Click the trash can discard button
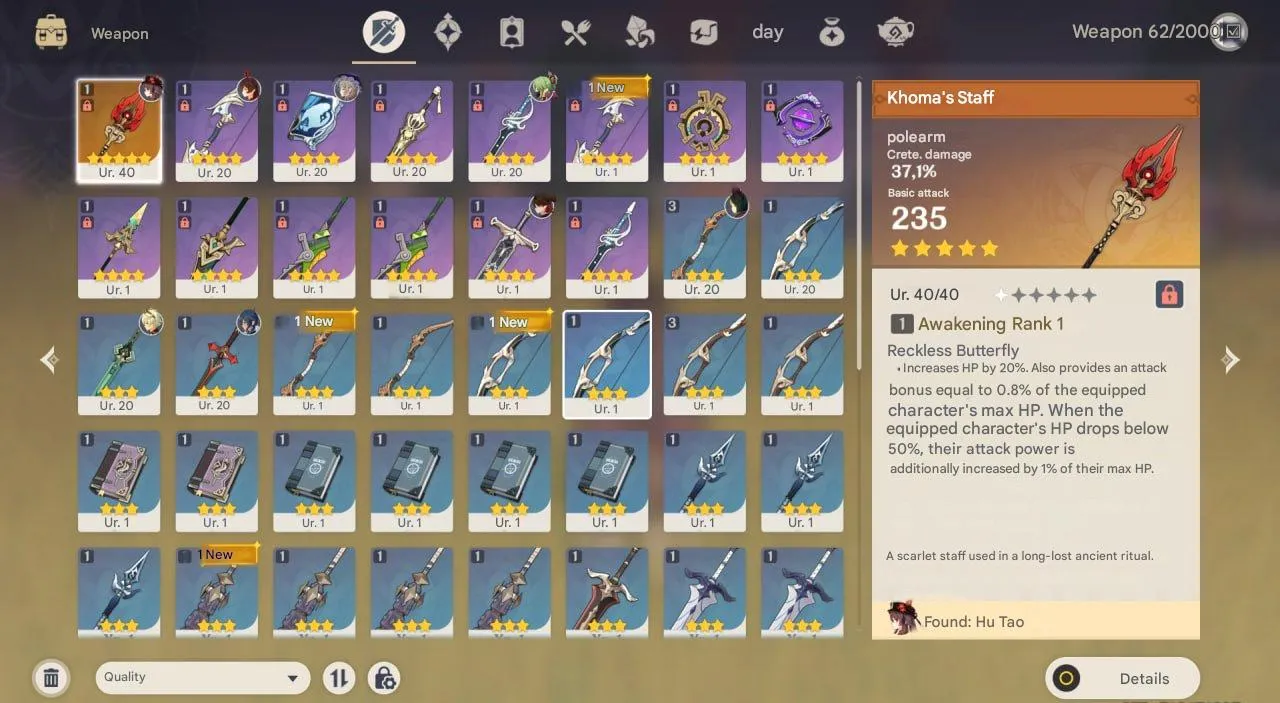Viewport: 1280px width, 703px height. point(51,678)
